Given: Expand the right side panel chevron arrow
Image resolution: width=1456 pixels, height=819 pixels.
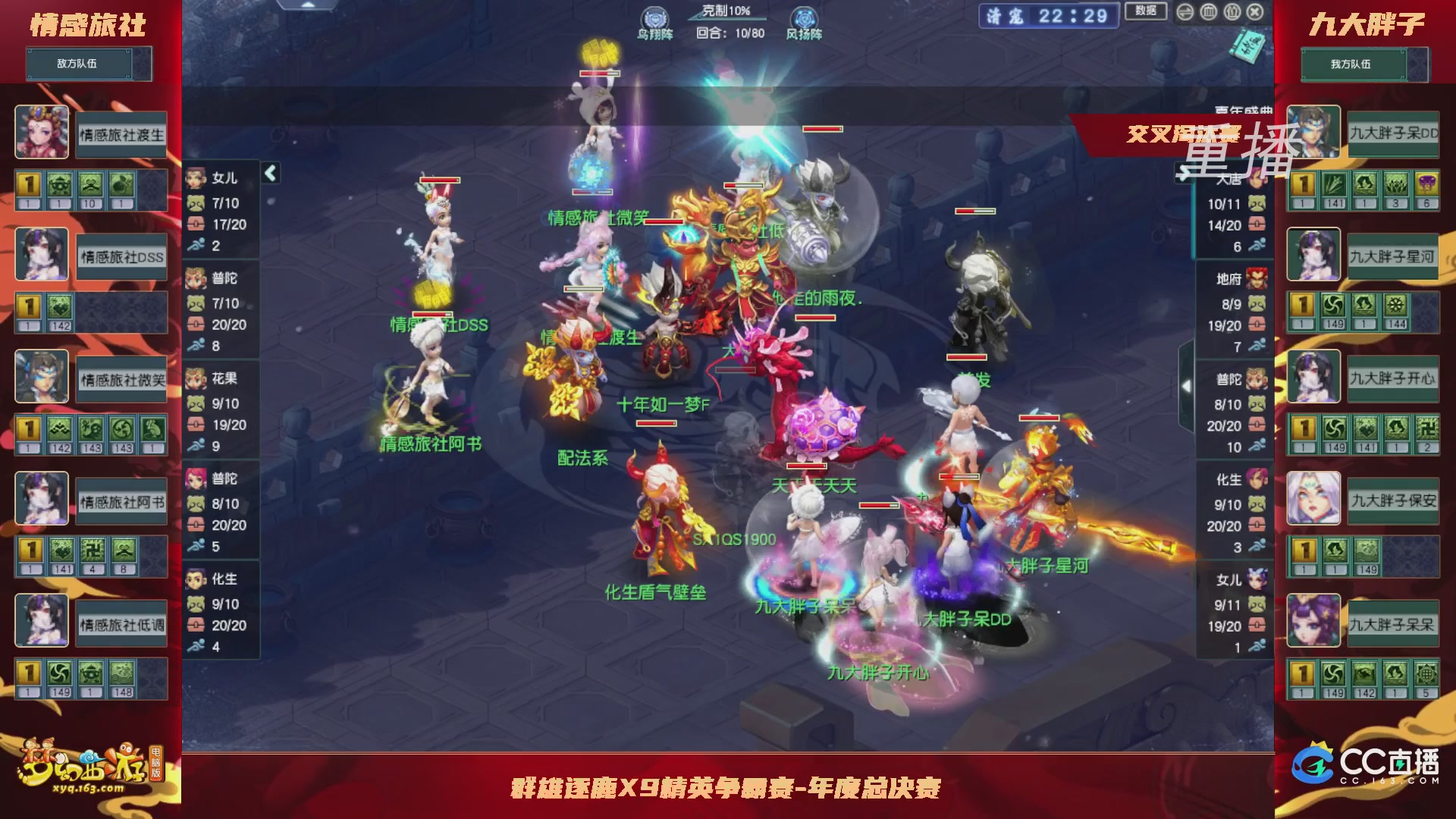Looking at the screenshot, I should click(1188, 384).
